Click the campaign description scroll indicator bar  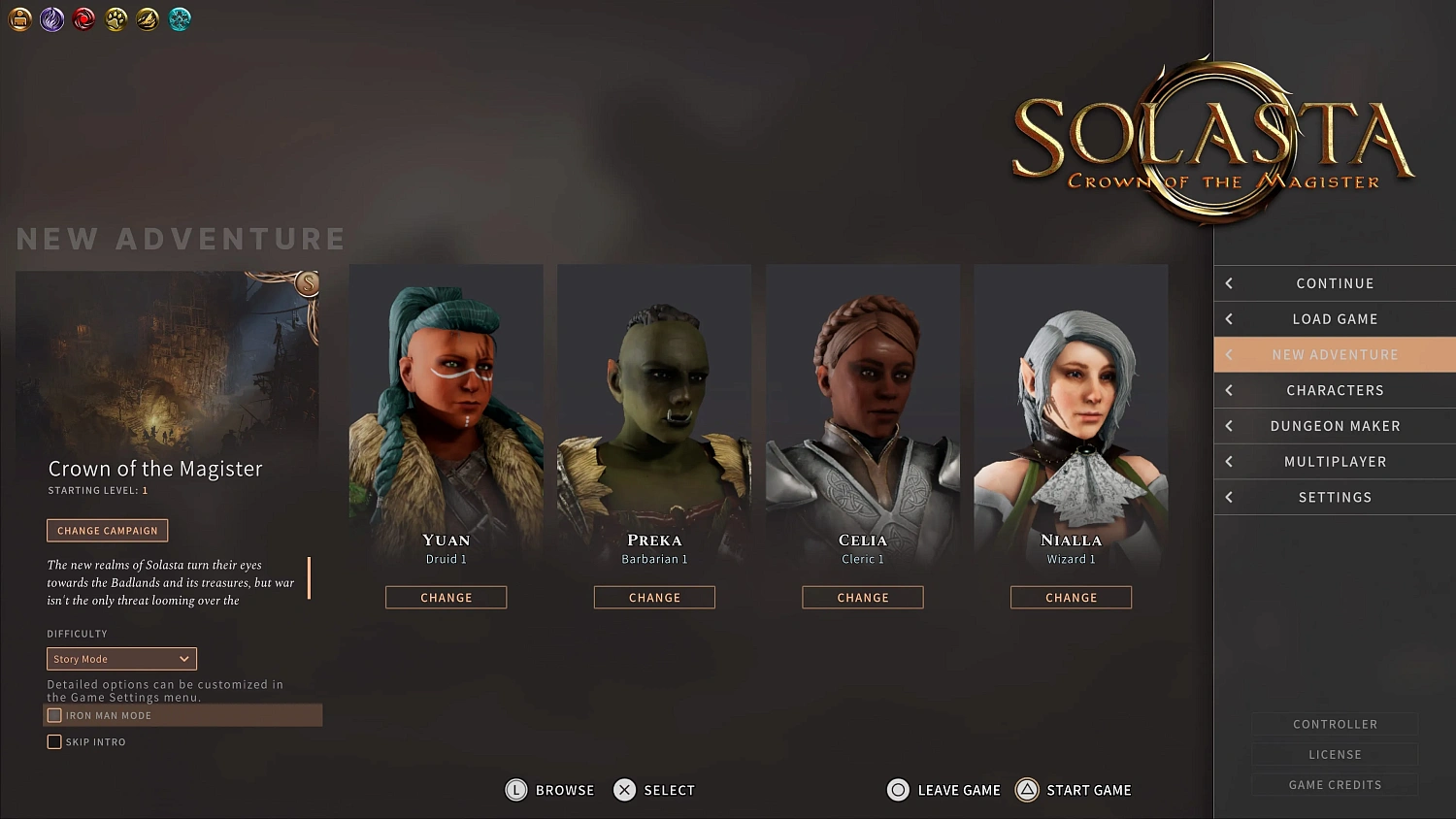tap(309, 579)
